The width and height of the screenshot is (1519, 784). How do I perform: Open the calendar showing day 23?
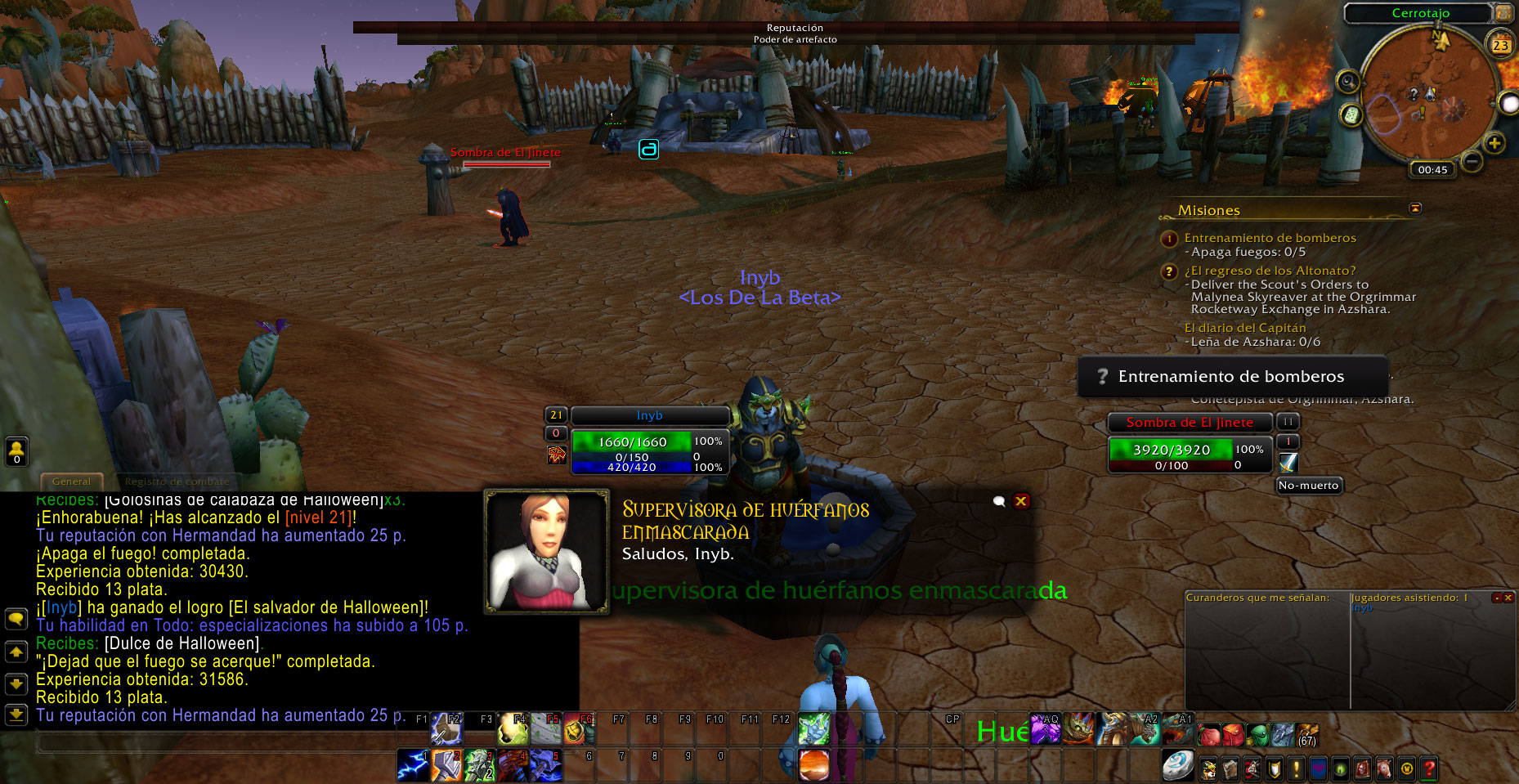[x=1501, y=45]
